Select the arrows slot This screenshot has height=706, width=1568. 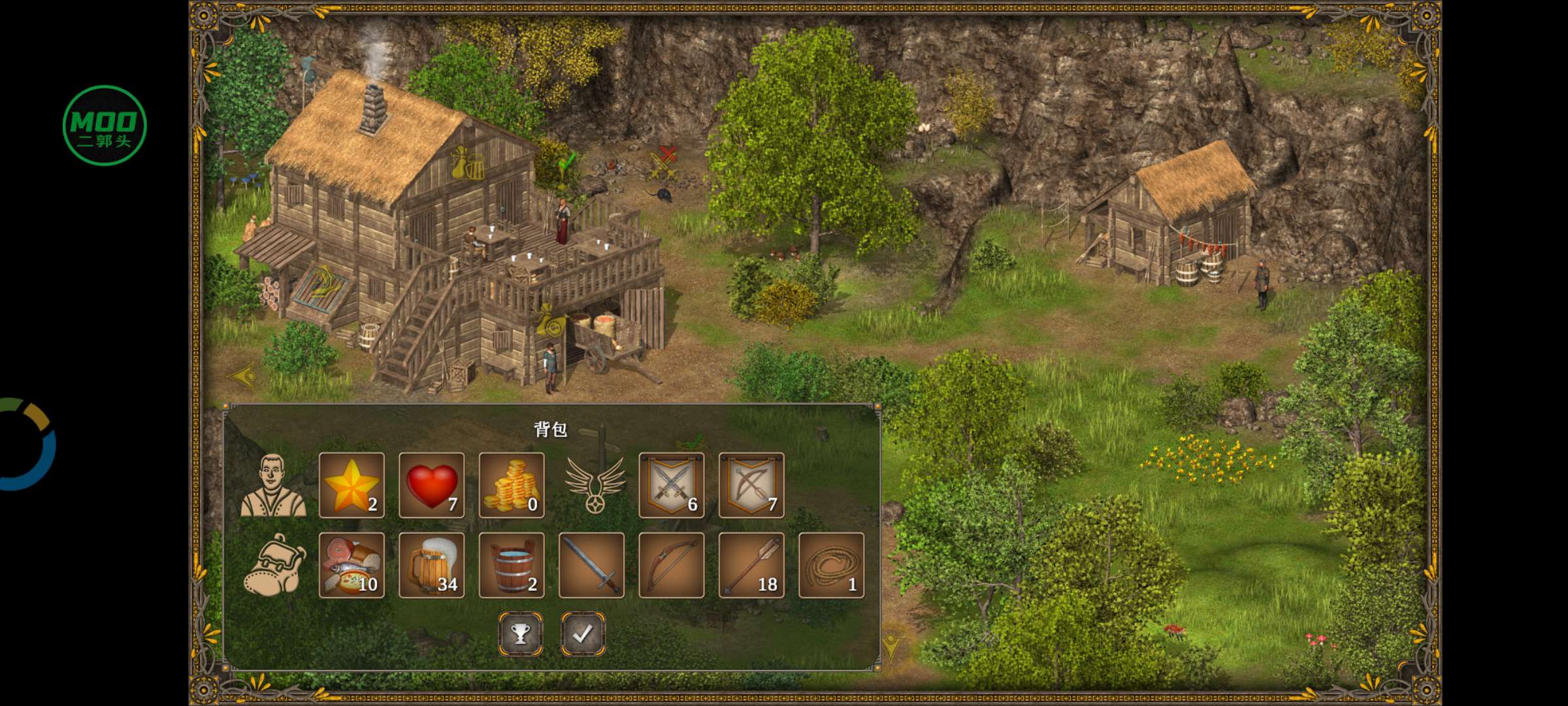(x=751, y=565)
